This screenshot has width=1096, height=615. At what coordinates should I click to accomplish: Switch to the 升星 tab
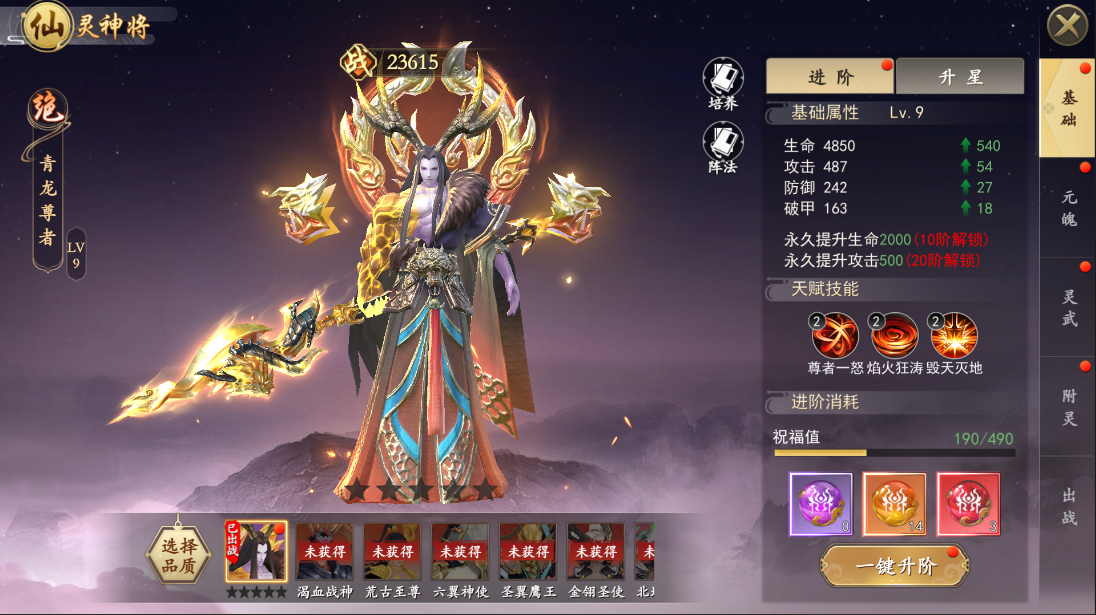point(960,77)
